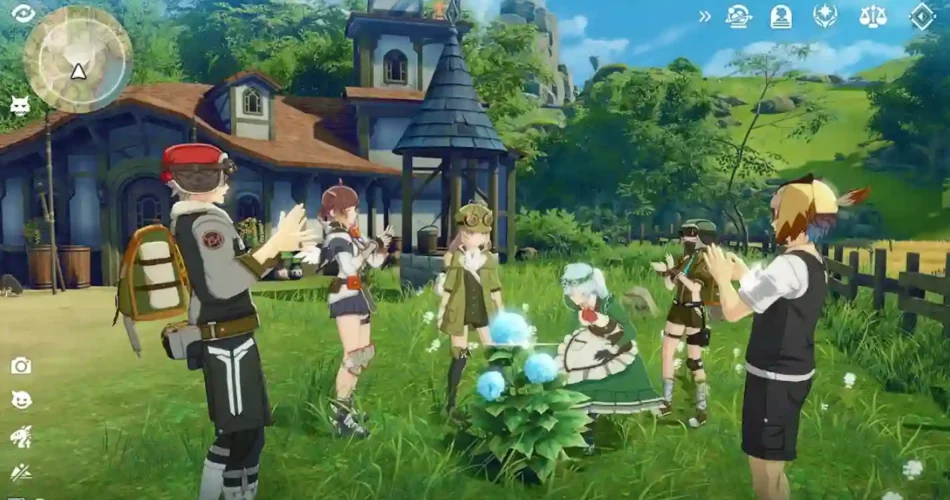The width and height of the screenshot is (950, 500).
Task: Toggle the eye visibility icon
Action: [x=22, y=13]
